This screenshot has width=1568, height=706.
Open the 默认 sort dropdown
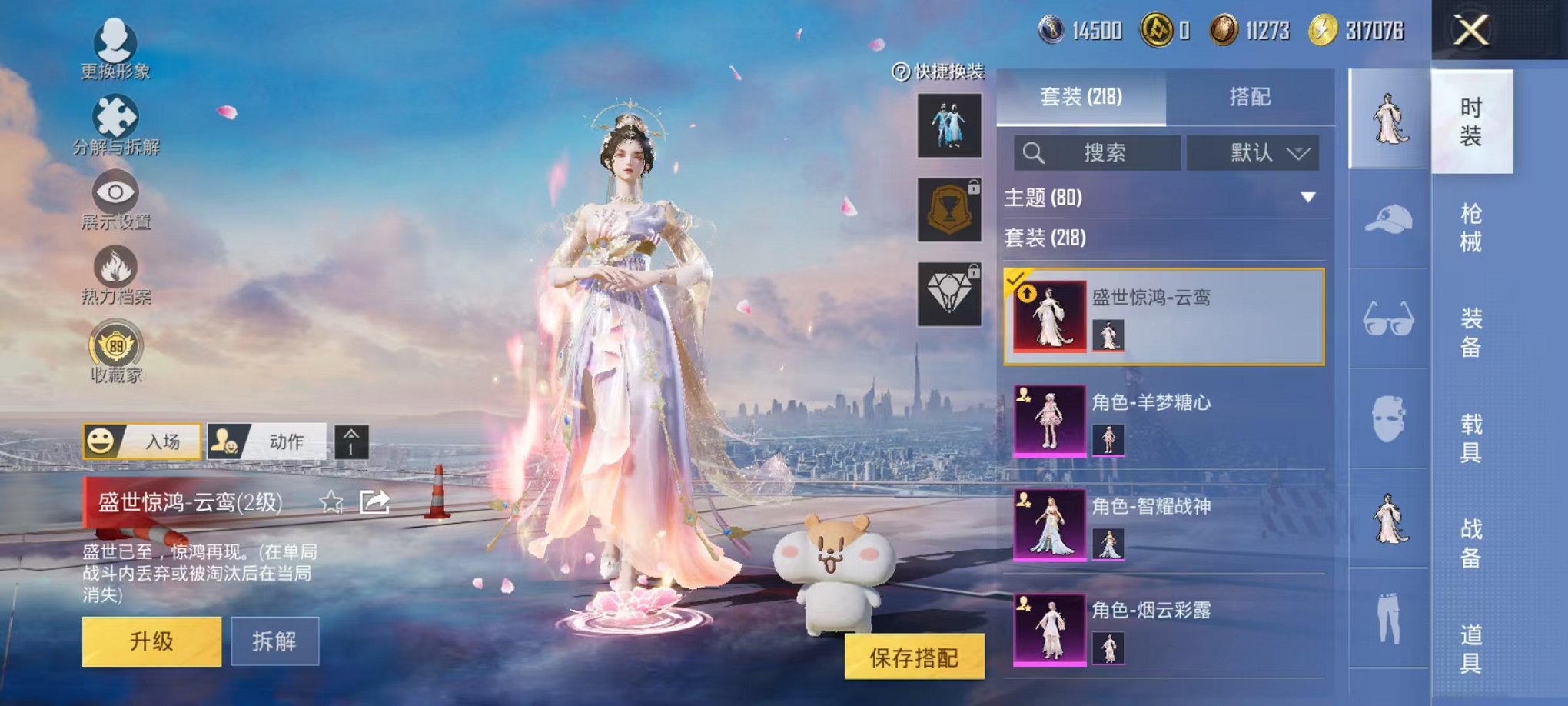click(1254, 152)
